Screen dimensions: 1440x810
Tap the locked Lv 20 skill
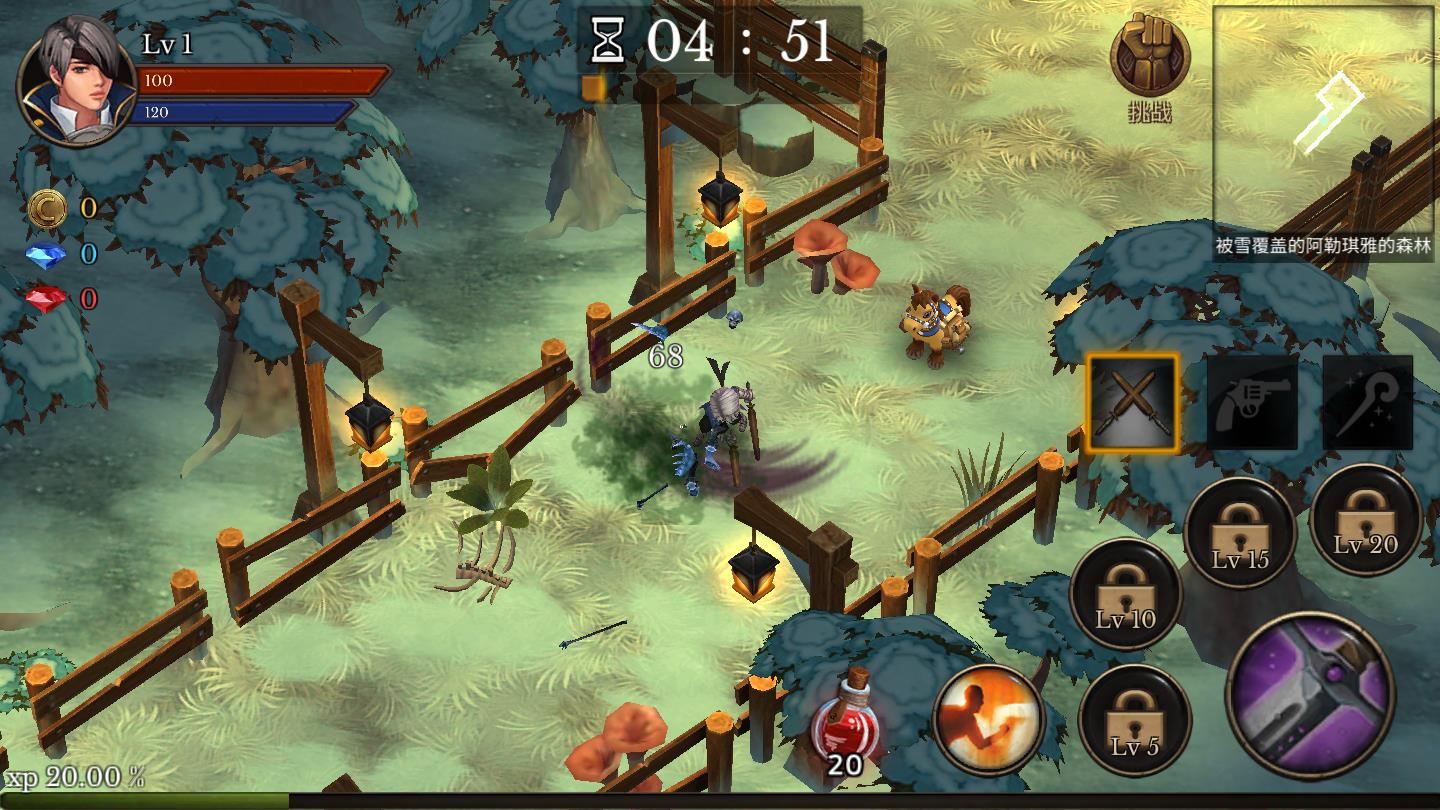(x=1366, y=519)
